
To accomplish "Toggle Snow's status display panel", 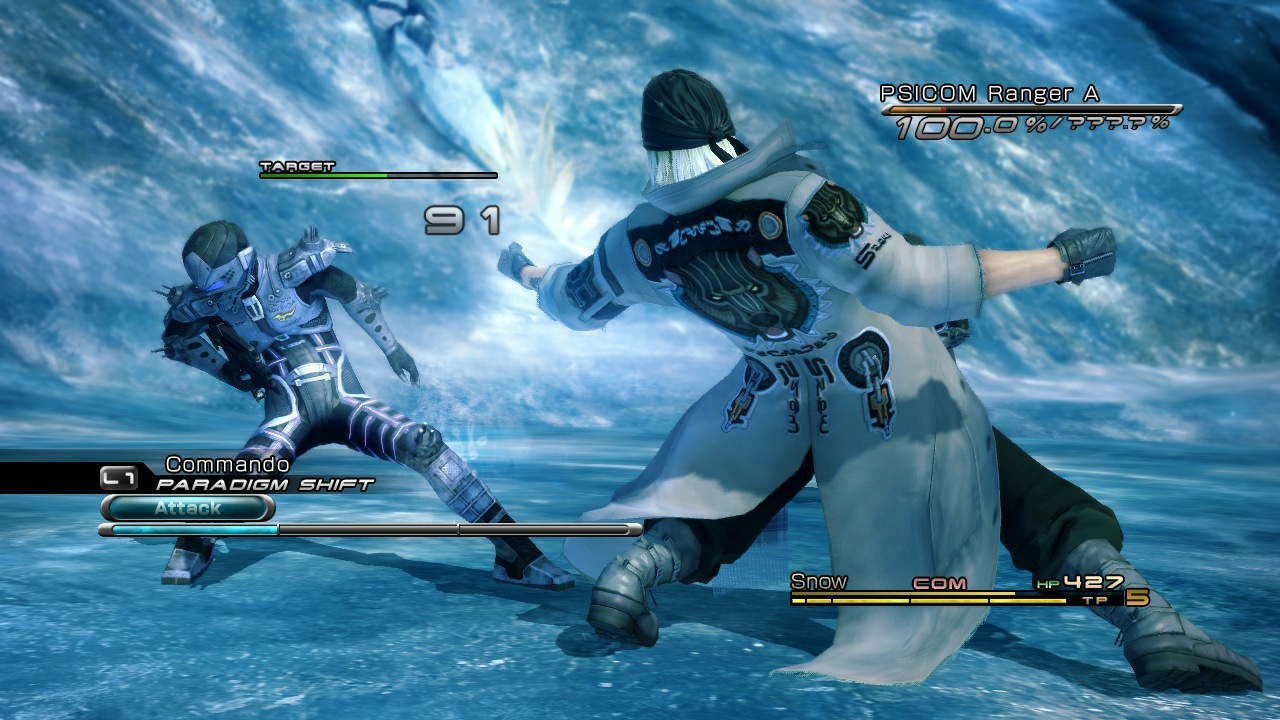I will click(950, 590).
